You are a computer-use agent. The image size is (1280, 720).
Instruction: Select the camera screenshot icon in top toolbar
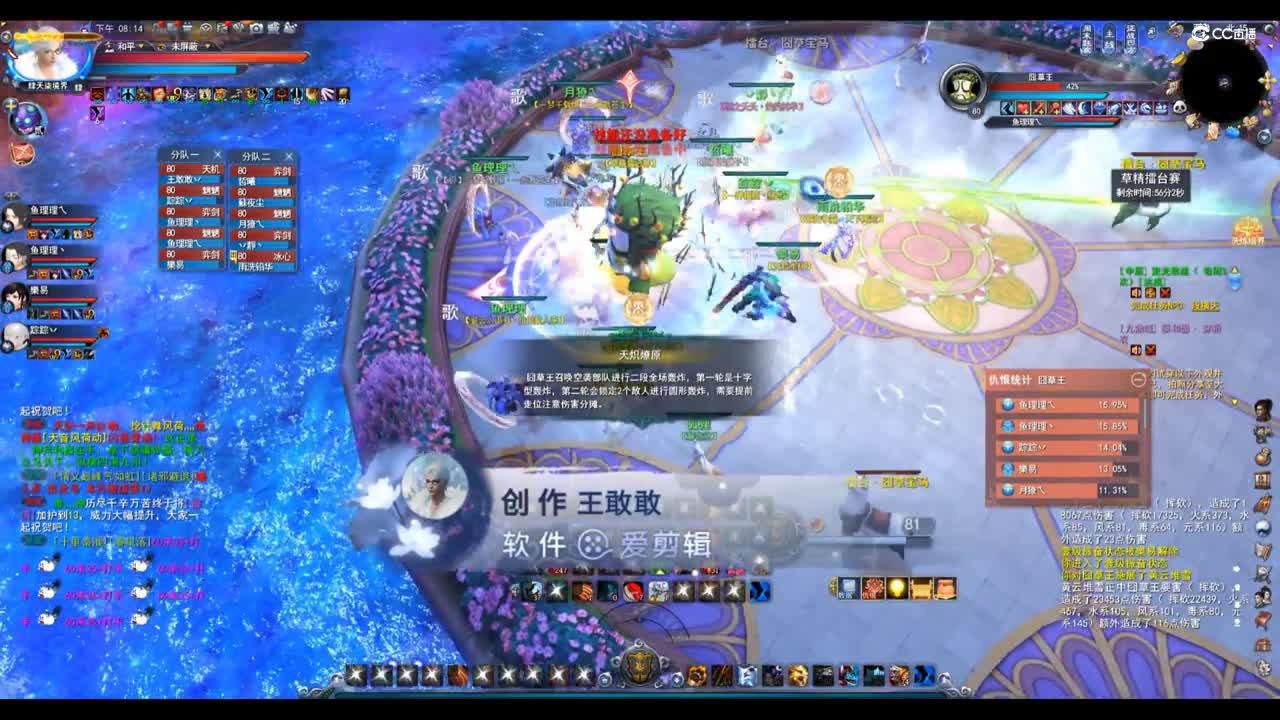(257, 27)
